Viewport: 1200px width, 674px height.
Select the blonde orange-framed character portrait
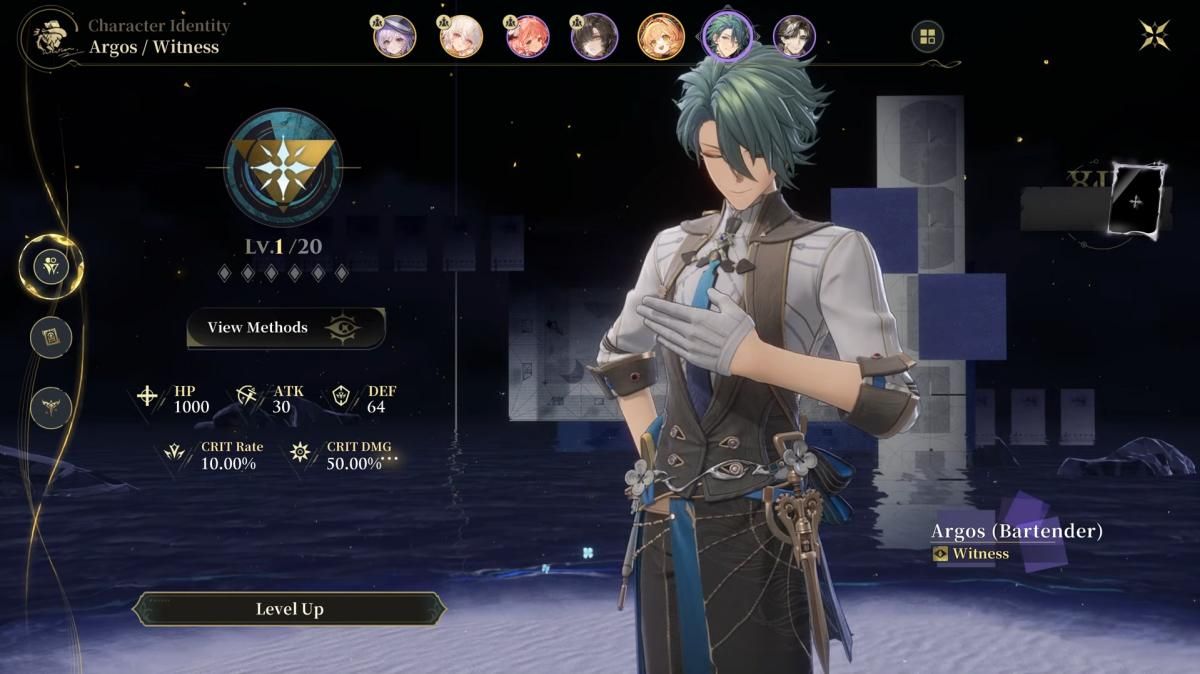(x=661, y=37)
